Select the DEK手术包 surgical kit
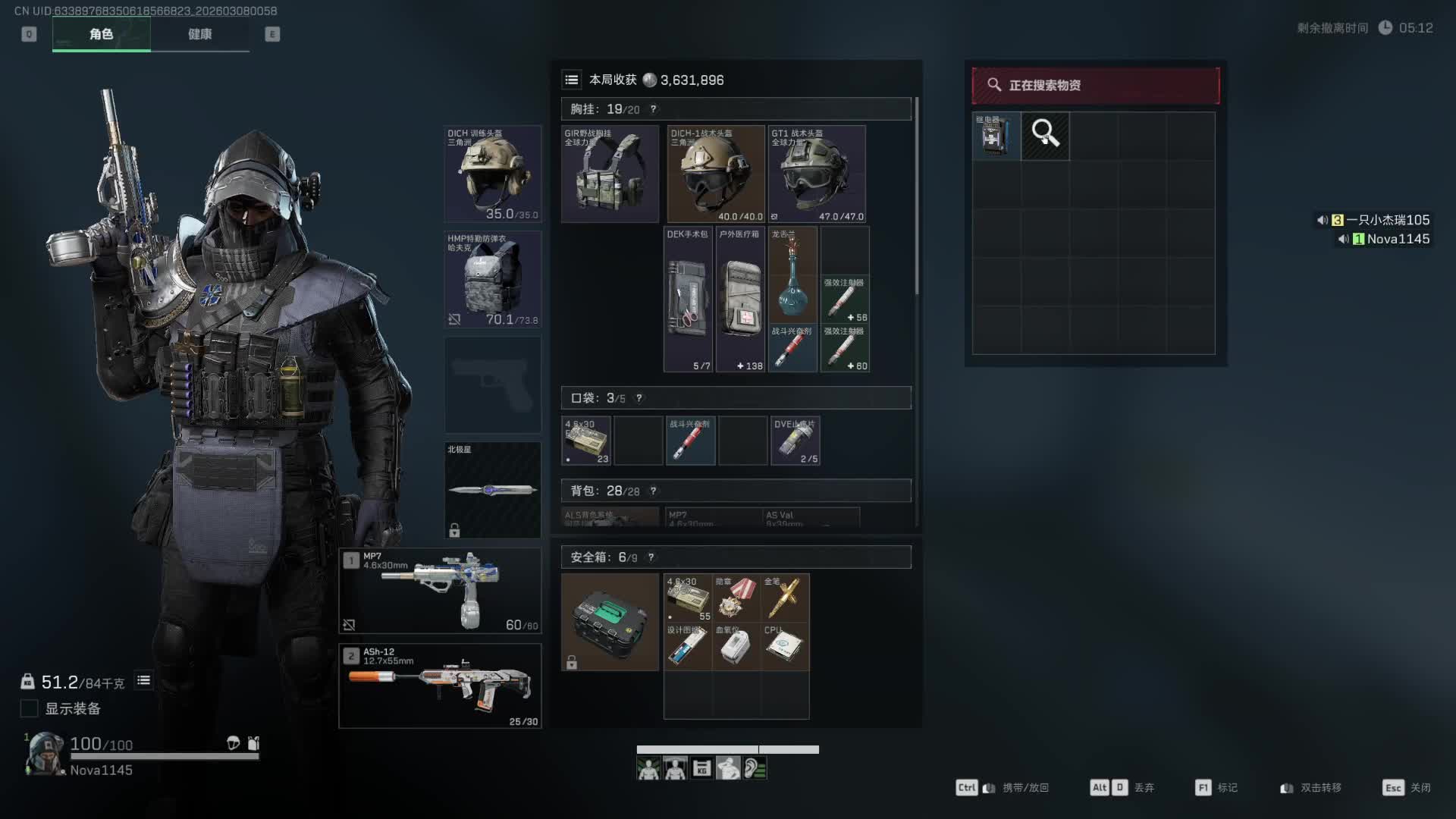Viewport: 1456px width, 819px height. (x=688, y=299)
